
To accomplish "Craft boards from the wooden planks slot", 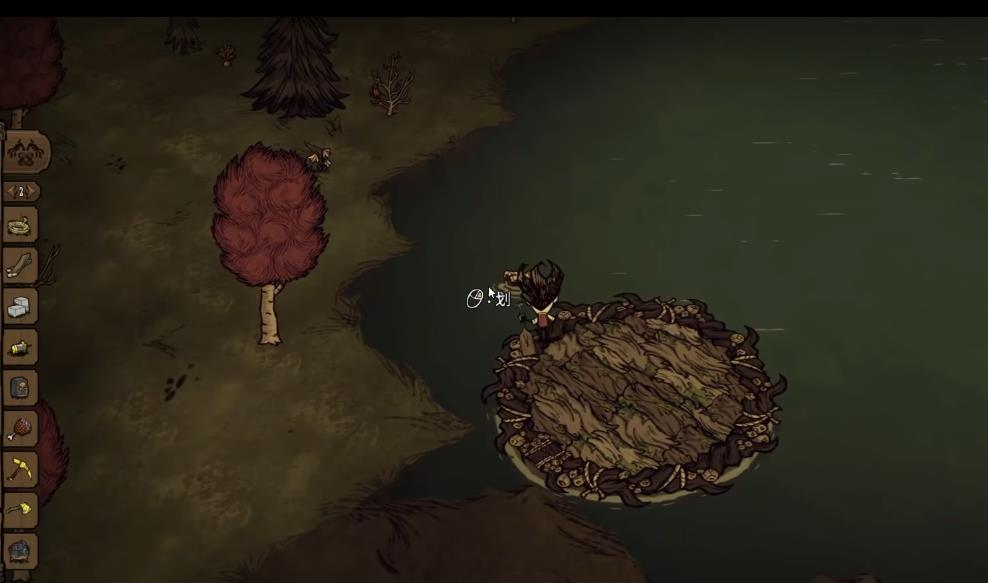I will point(20,265).
